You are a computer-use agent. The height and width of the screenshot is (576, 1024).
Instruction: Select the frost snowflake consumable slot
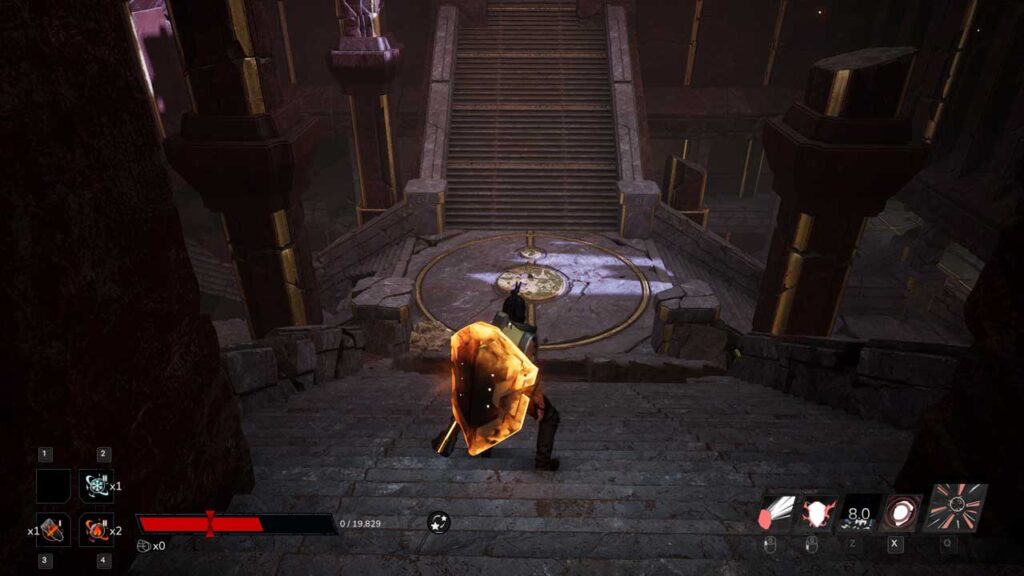point(96,486)
